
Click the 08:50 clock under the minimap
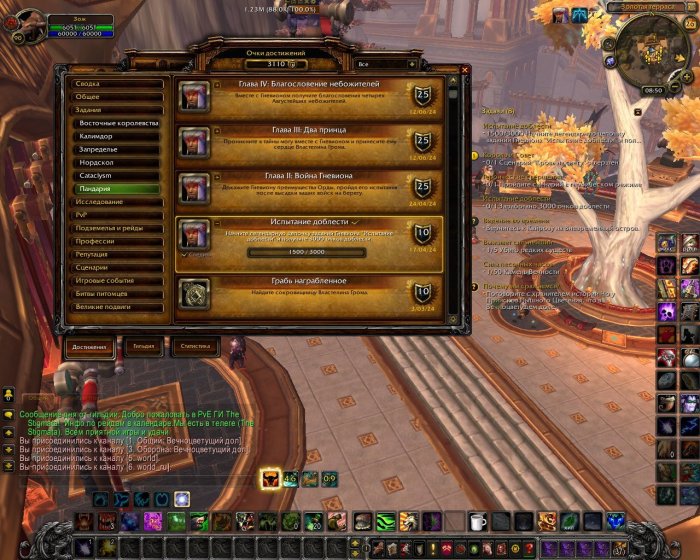(653, 90)
